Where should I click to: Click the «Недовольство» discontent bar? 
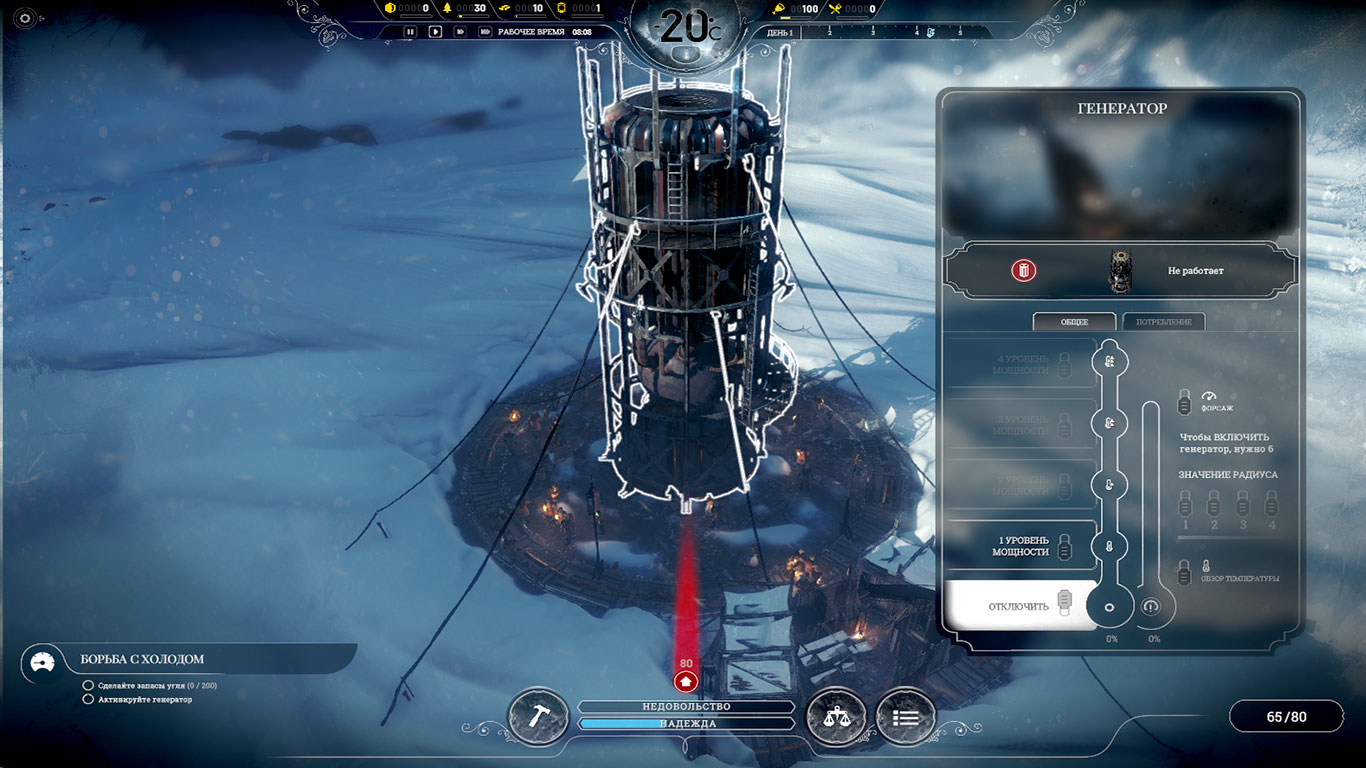[x=686, y=706]
